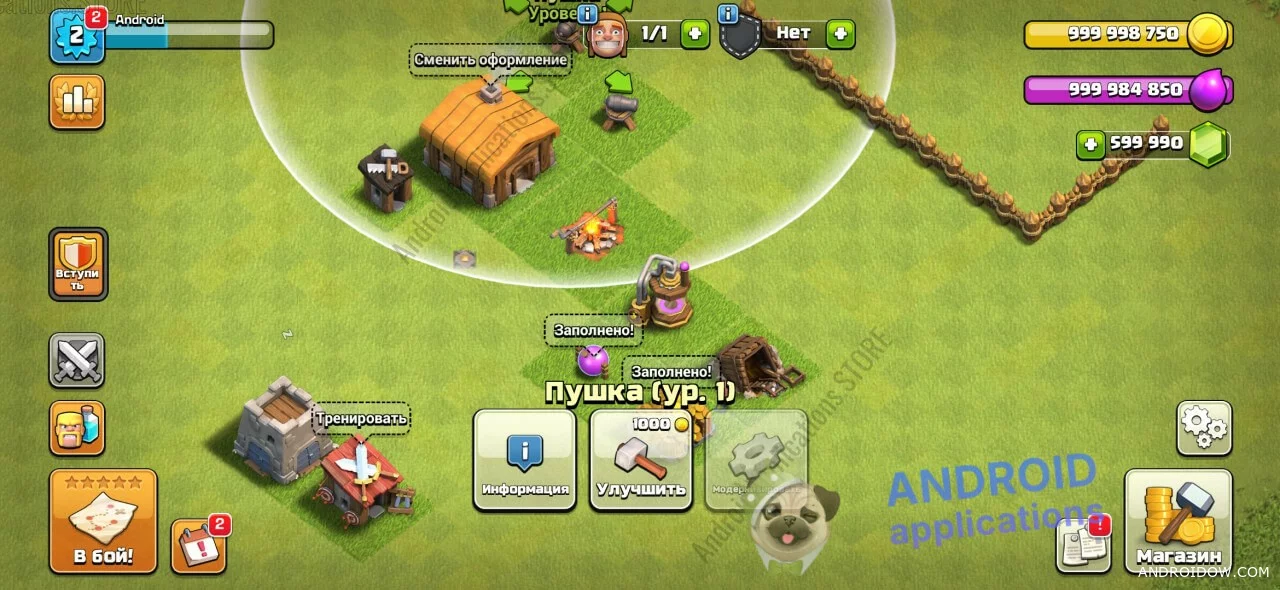Add a builder with the plus button

click(695, 34)
